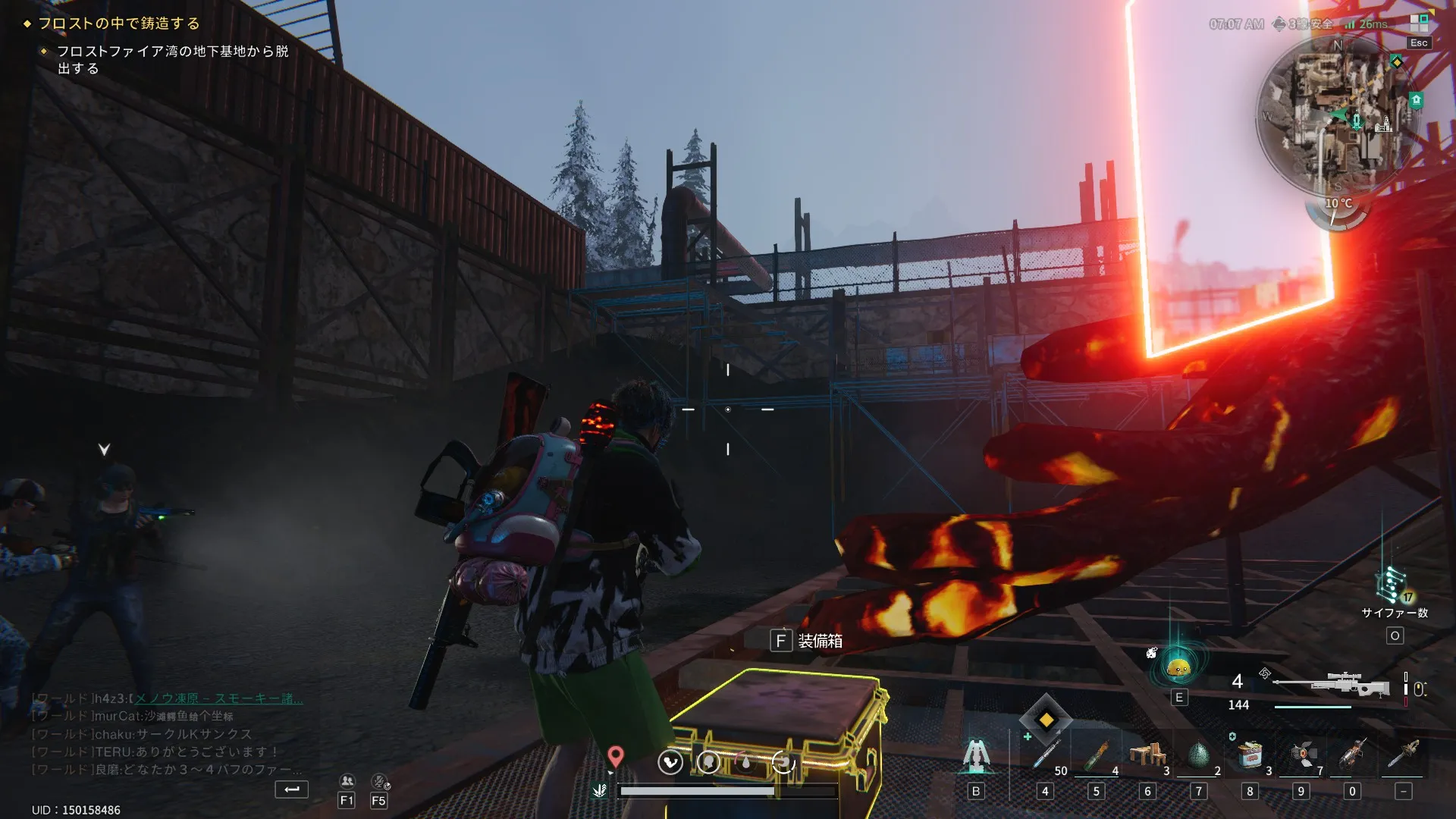Activate the yellow blob deviation ability
The image size is (1456, 819).
click(x=1178, y=668)
